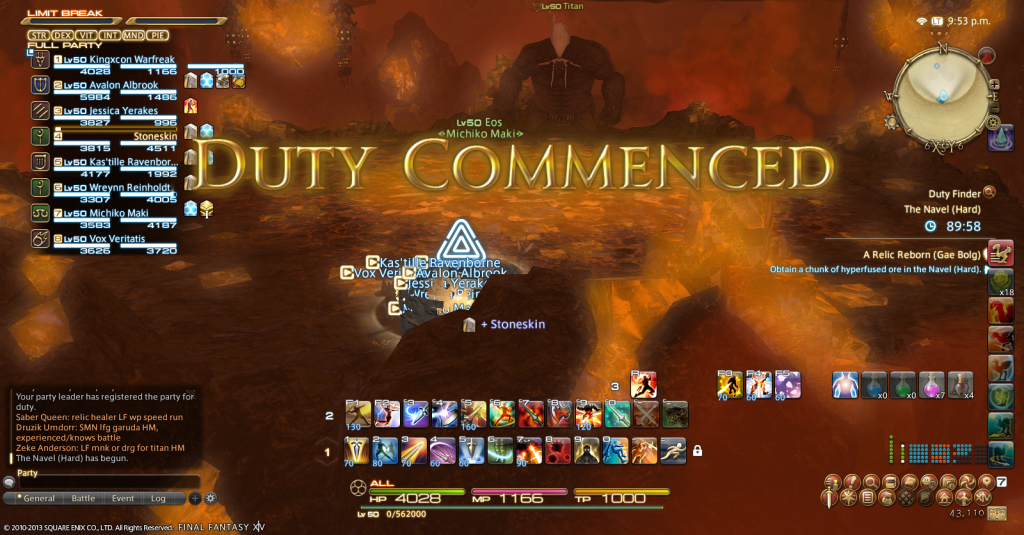Switch to the Battle chat tab
This screenshot has height=535, width=1024.
pos(83,498)
